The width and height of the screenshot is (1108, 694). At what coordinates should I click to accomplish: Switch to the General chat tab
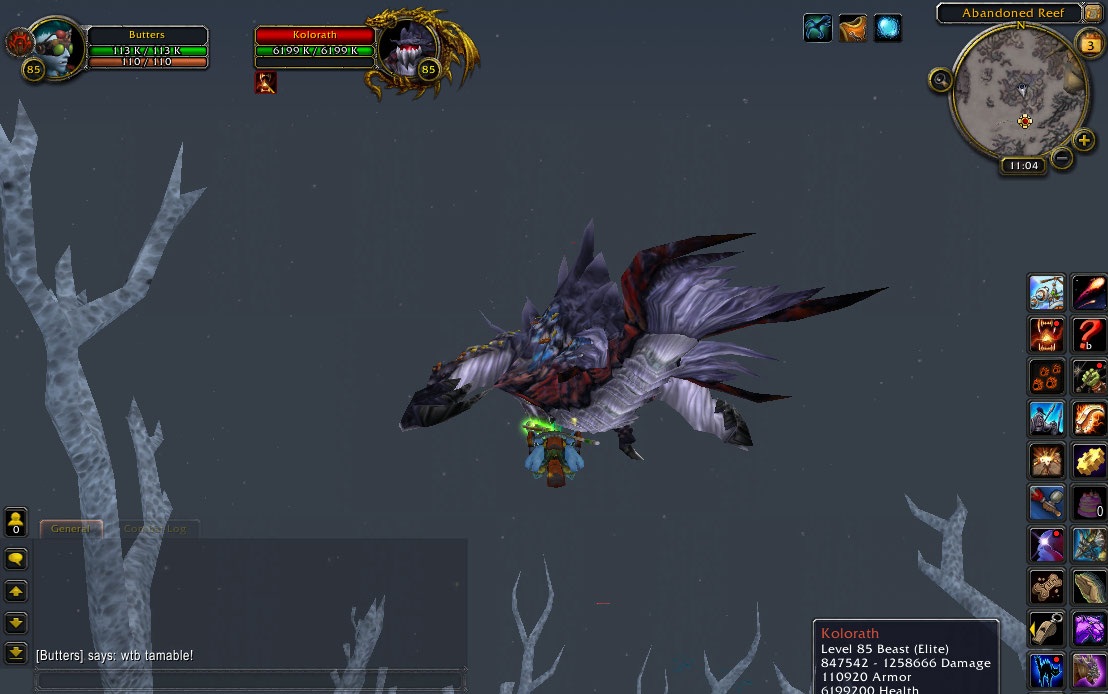coord(70,528)
